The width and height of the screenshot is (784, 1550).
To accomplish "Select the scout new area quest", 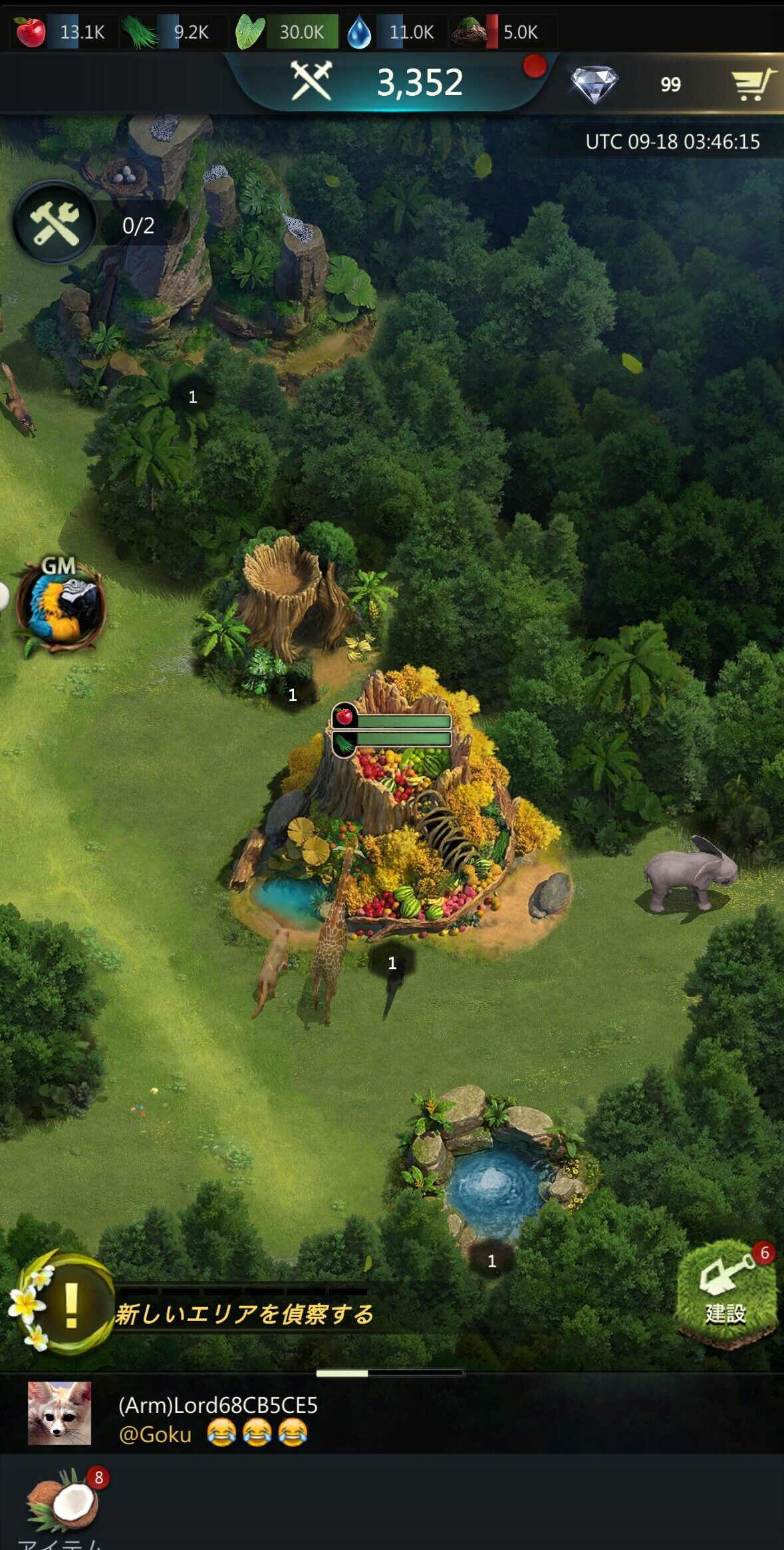I will click(243, 1314).
